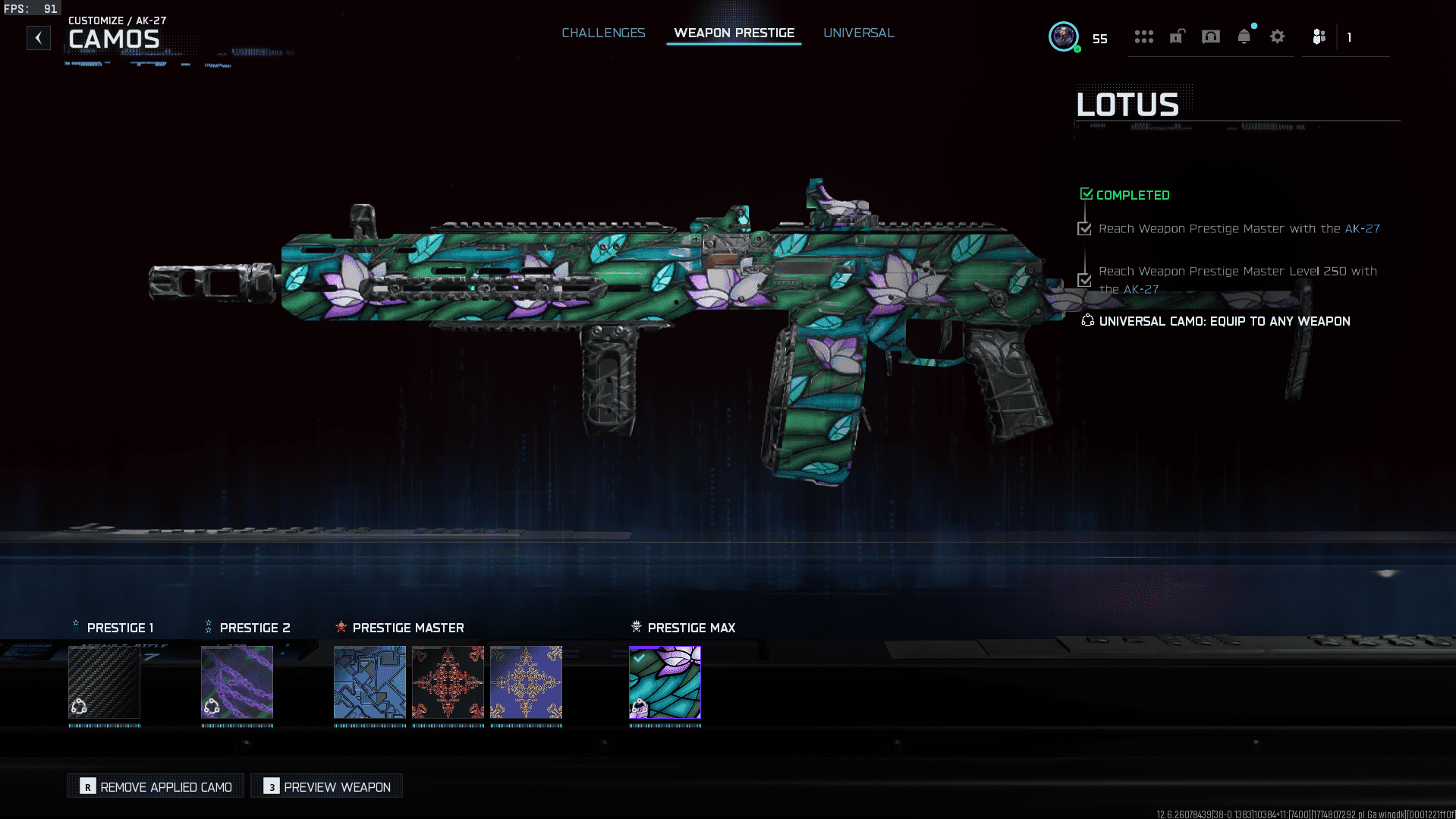Viewport: 1456px width, 819px height.
Task: Click the unlock padlock icon
Action: click(x=1177, y=36)
